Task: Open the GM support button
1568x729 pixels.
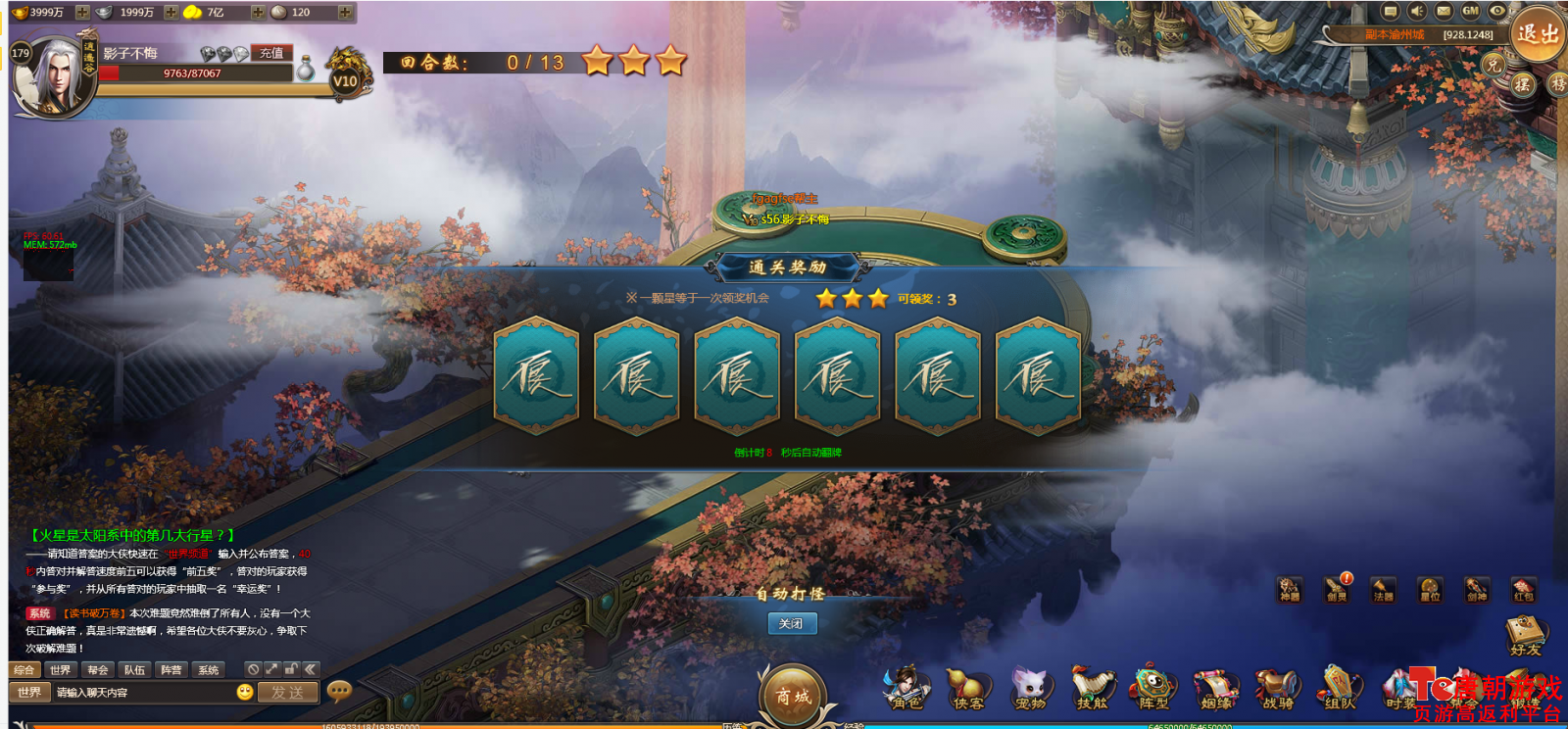Action: coord(1470,12)
